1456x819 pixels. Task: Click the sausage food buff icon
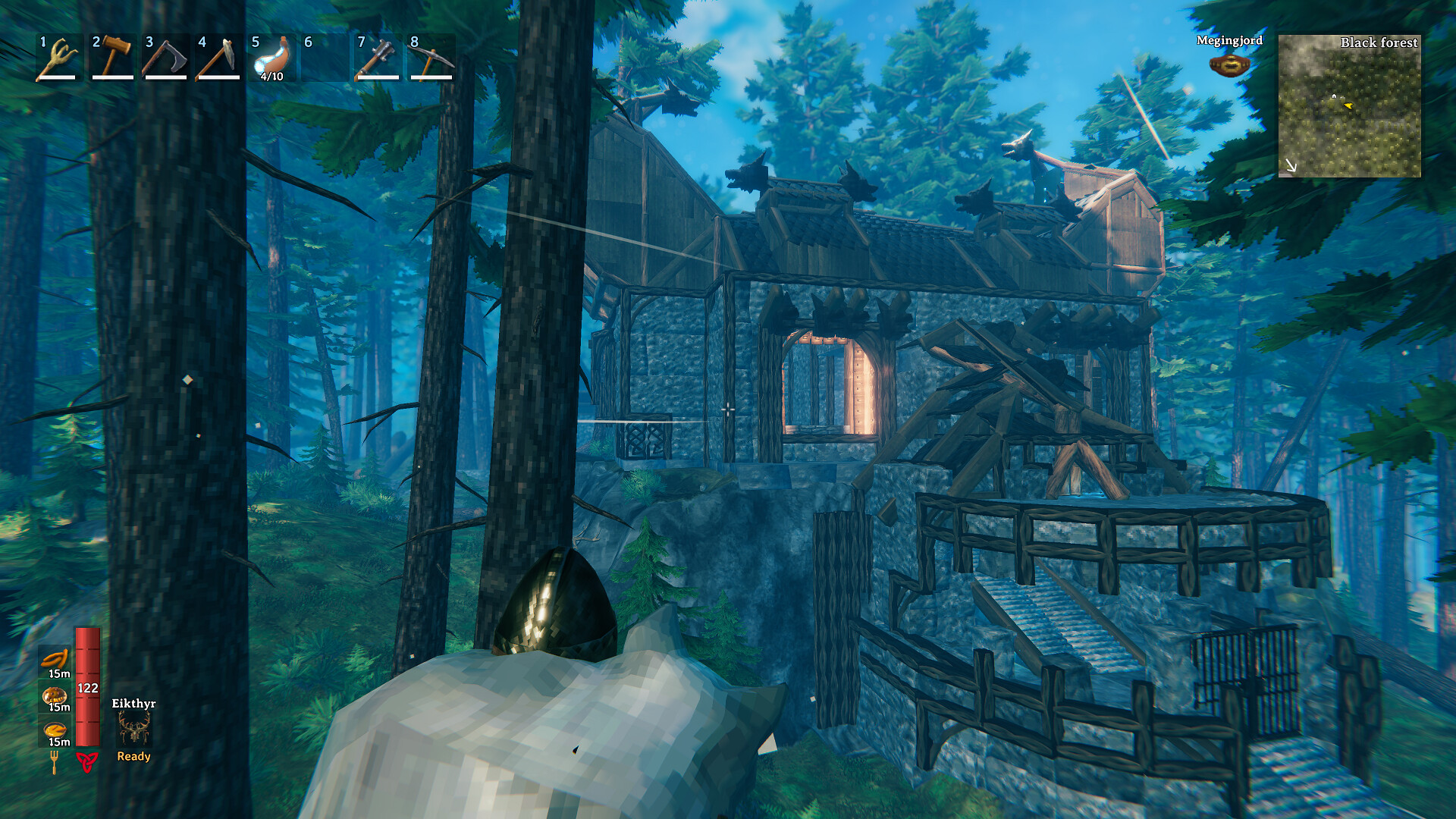click(x=54, y=658)
